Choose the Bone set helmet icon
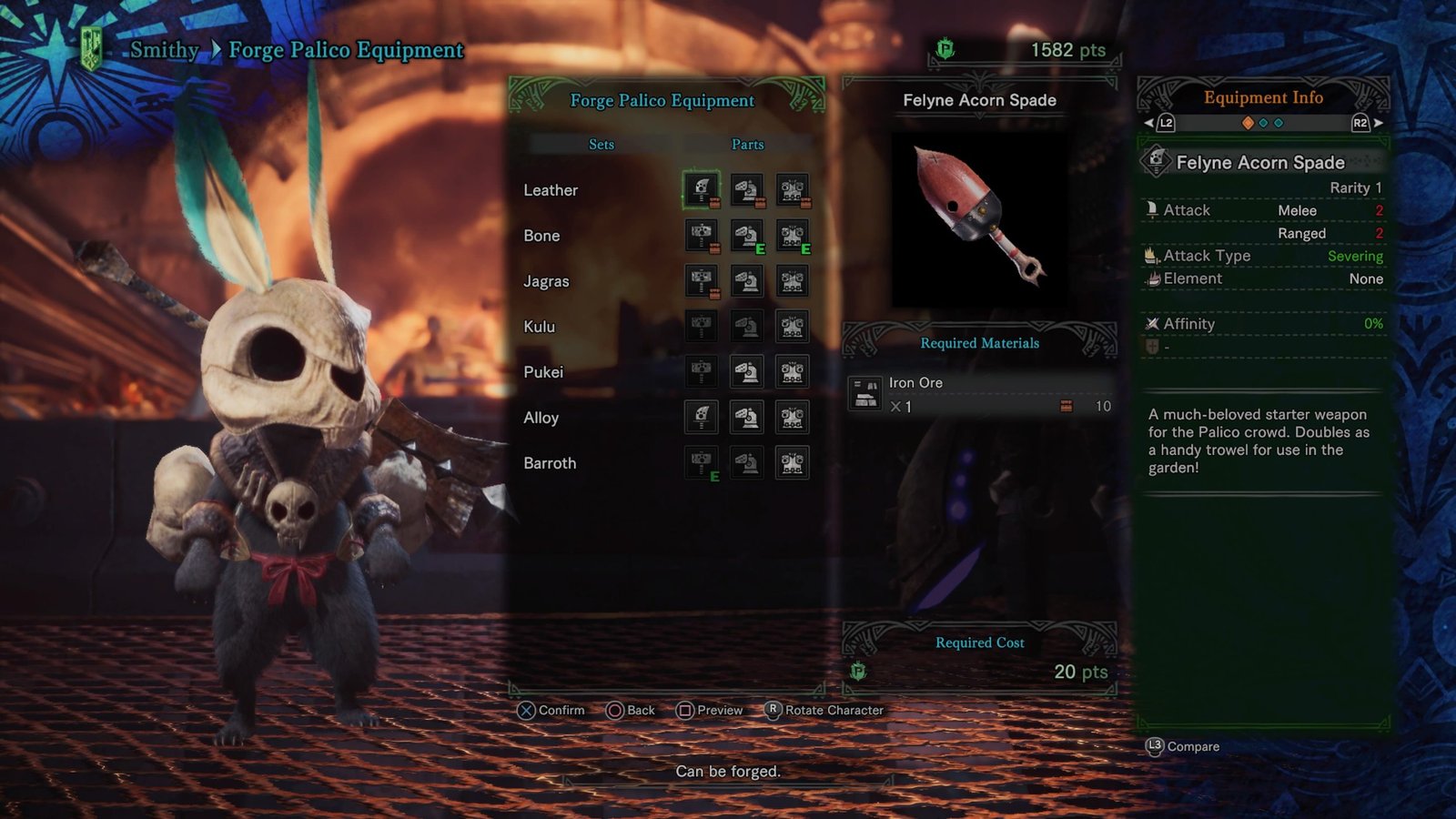The height and width of the screenshot is (819, 1456). click(747, 236)
